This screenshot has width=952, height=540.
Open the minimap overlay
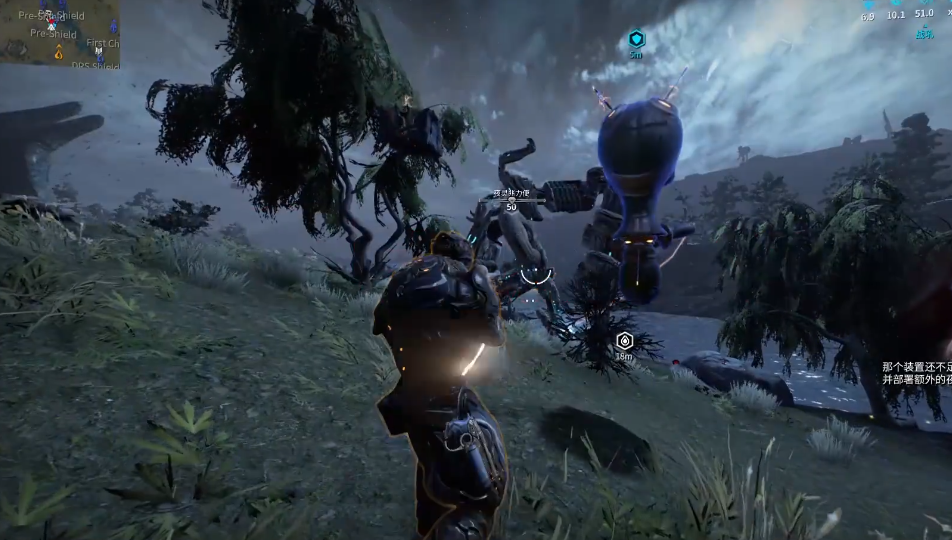60,34
